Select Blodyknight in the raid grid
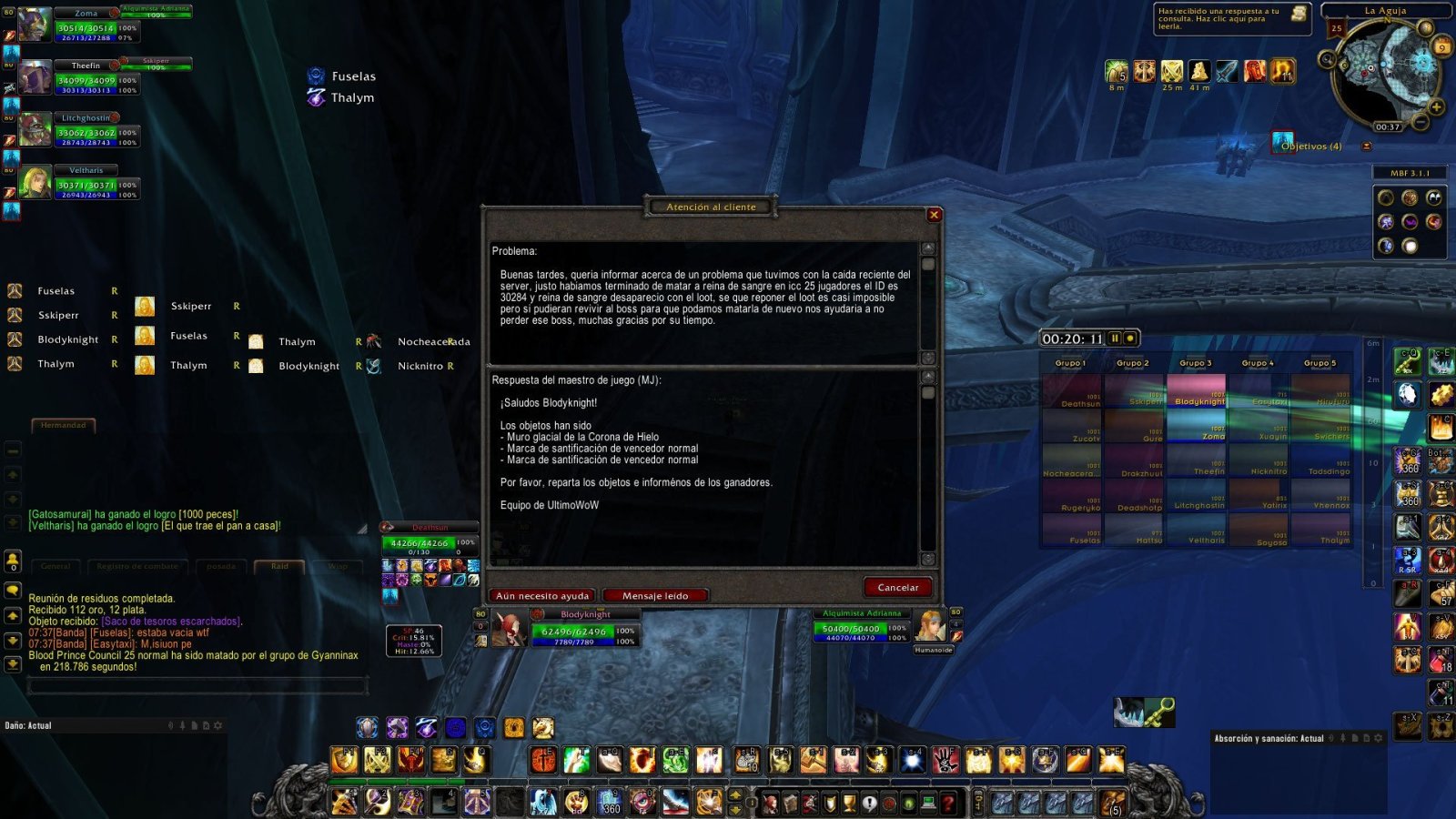Screen dimensions: 1456x819 (x=1196, y=391)
